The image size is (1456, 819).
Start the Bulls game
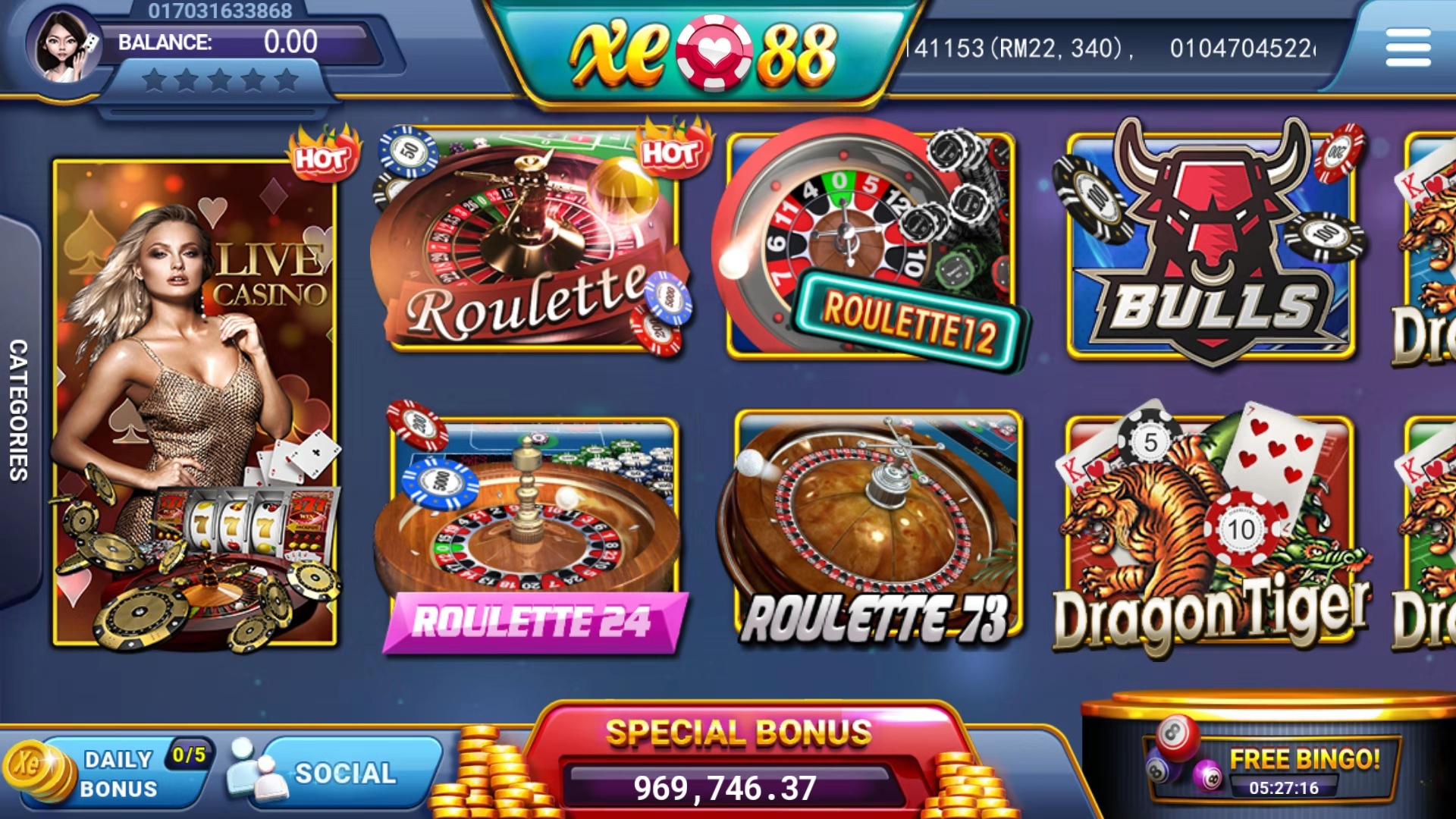click(1210, 244)
